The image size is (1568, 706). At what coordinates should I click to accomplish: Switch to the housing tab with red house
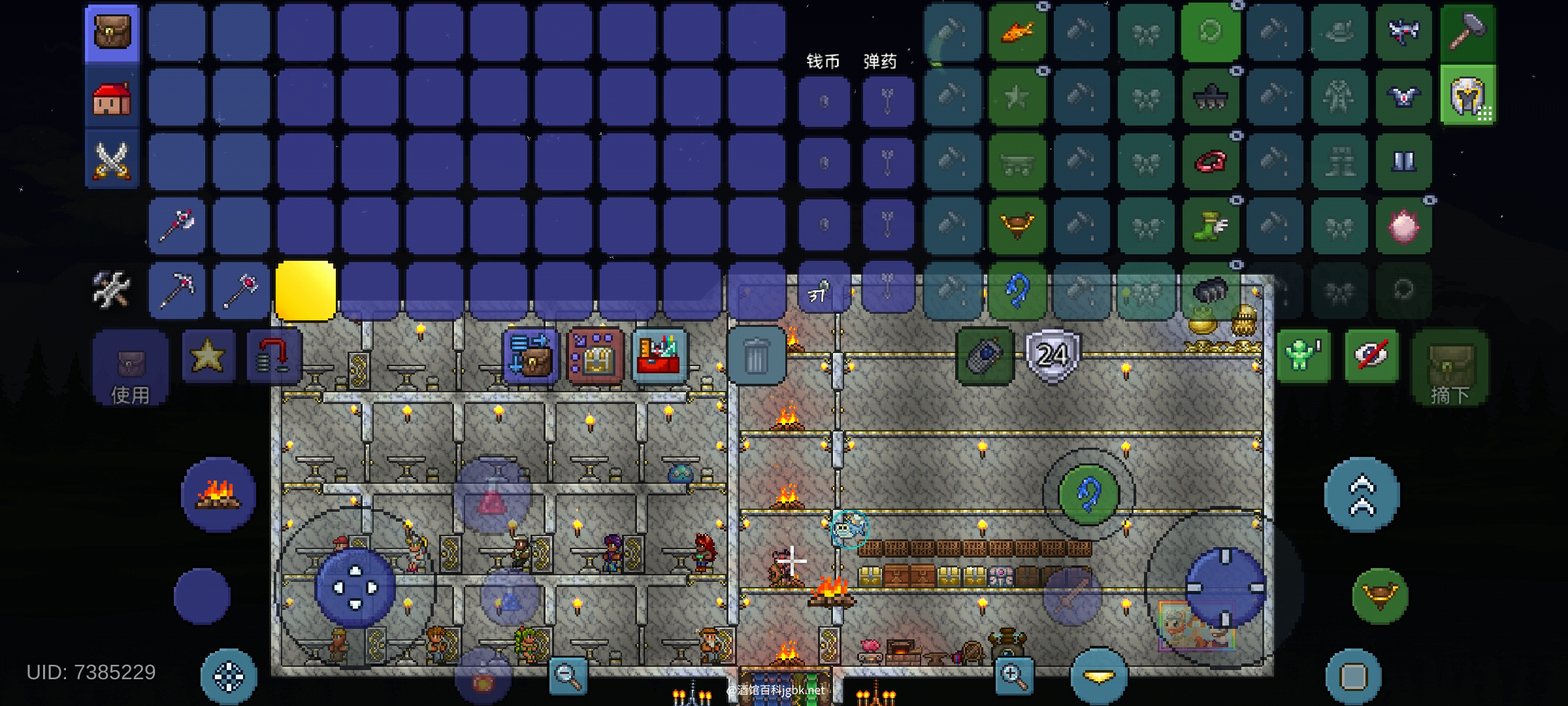click(x=112, y=98)
